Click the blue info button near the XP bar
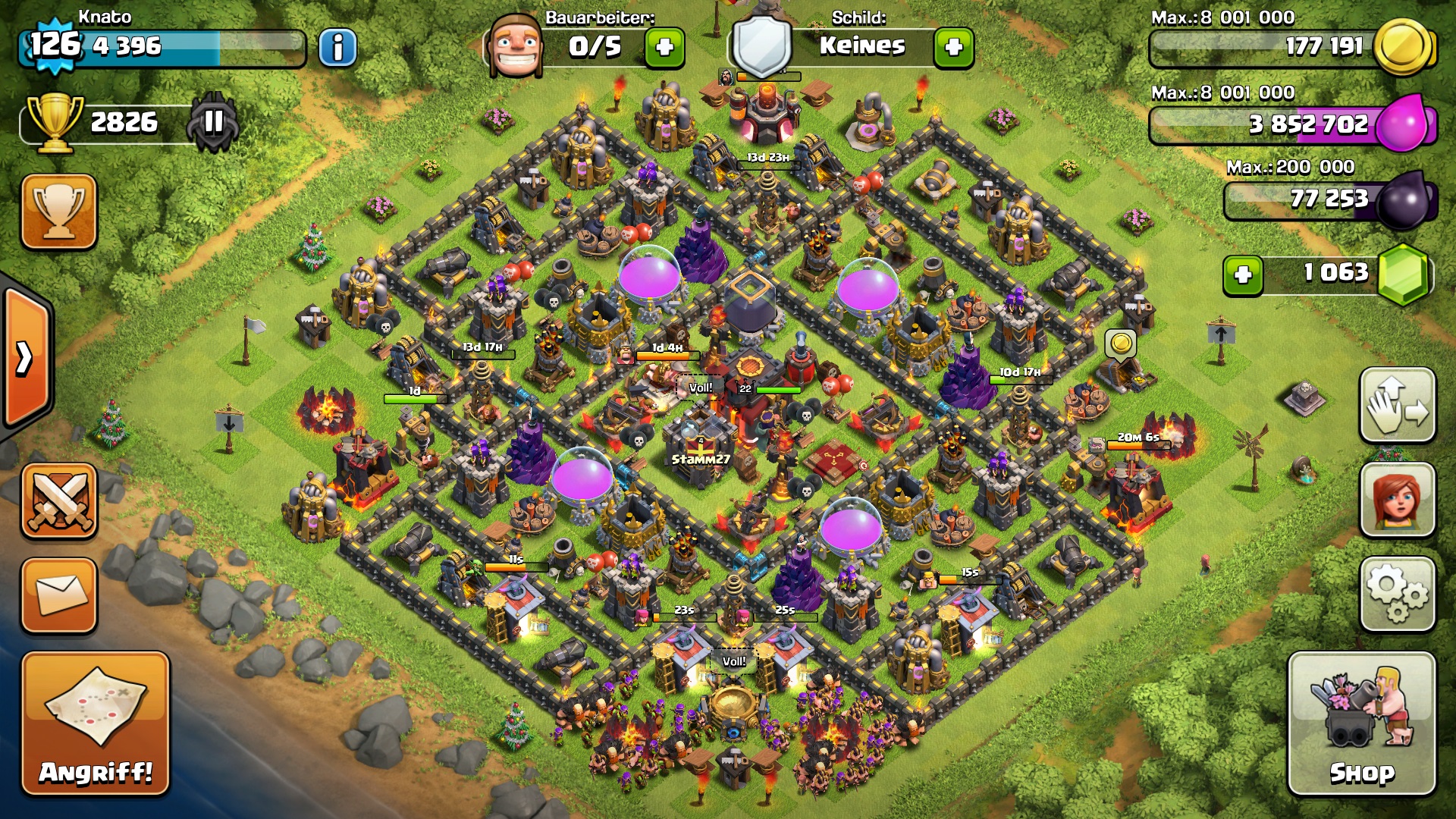Image resolution: width=1456 pixels, height=819 pixels. tap(337, 48)
